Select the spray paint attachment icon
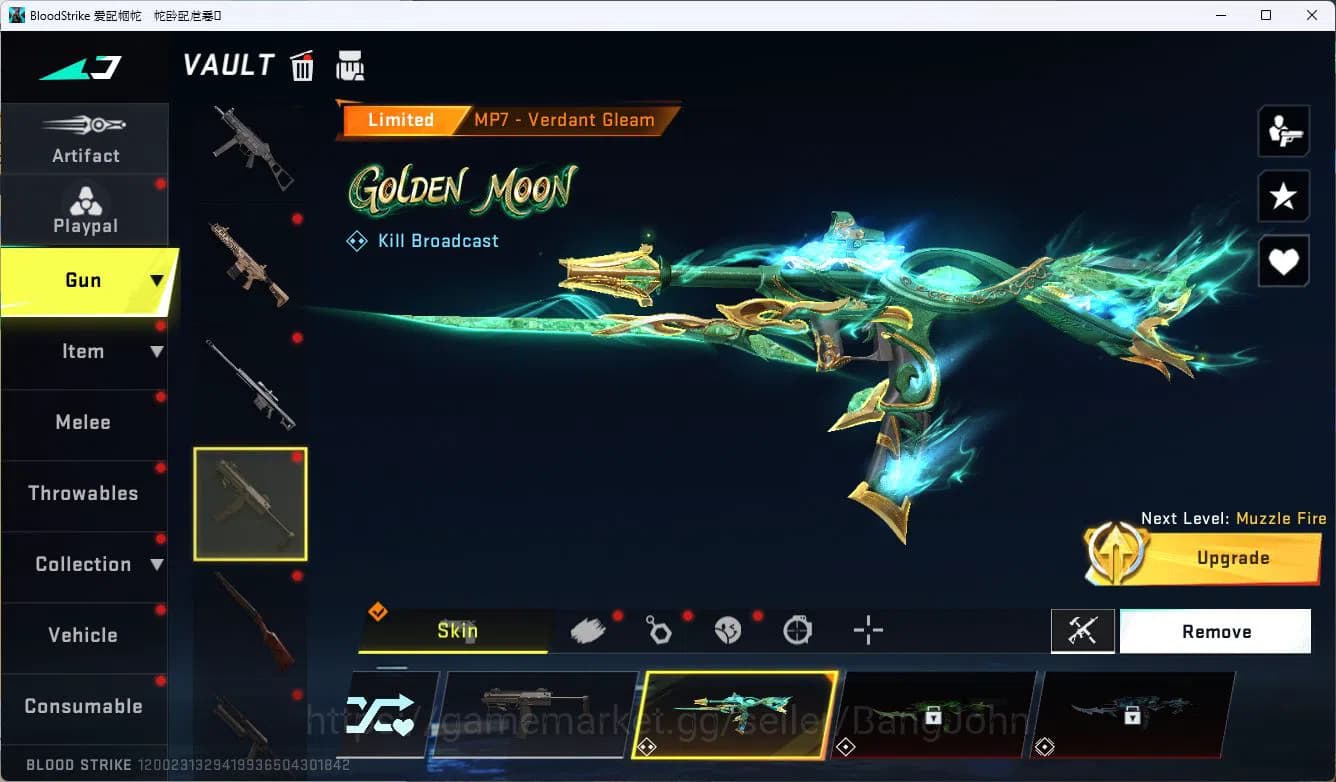 588,628
